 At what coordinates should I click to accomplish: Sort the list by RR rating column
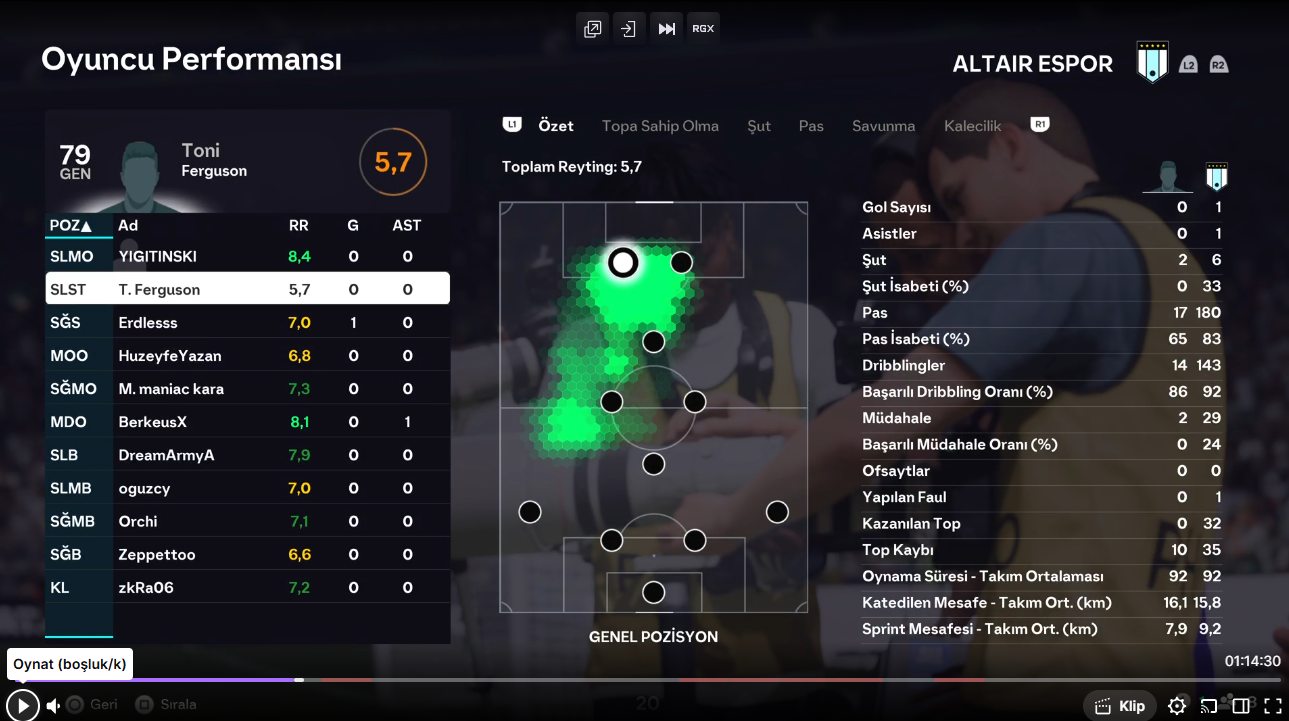click(x=298, y=225)
